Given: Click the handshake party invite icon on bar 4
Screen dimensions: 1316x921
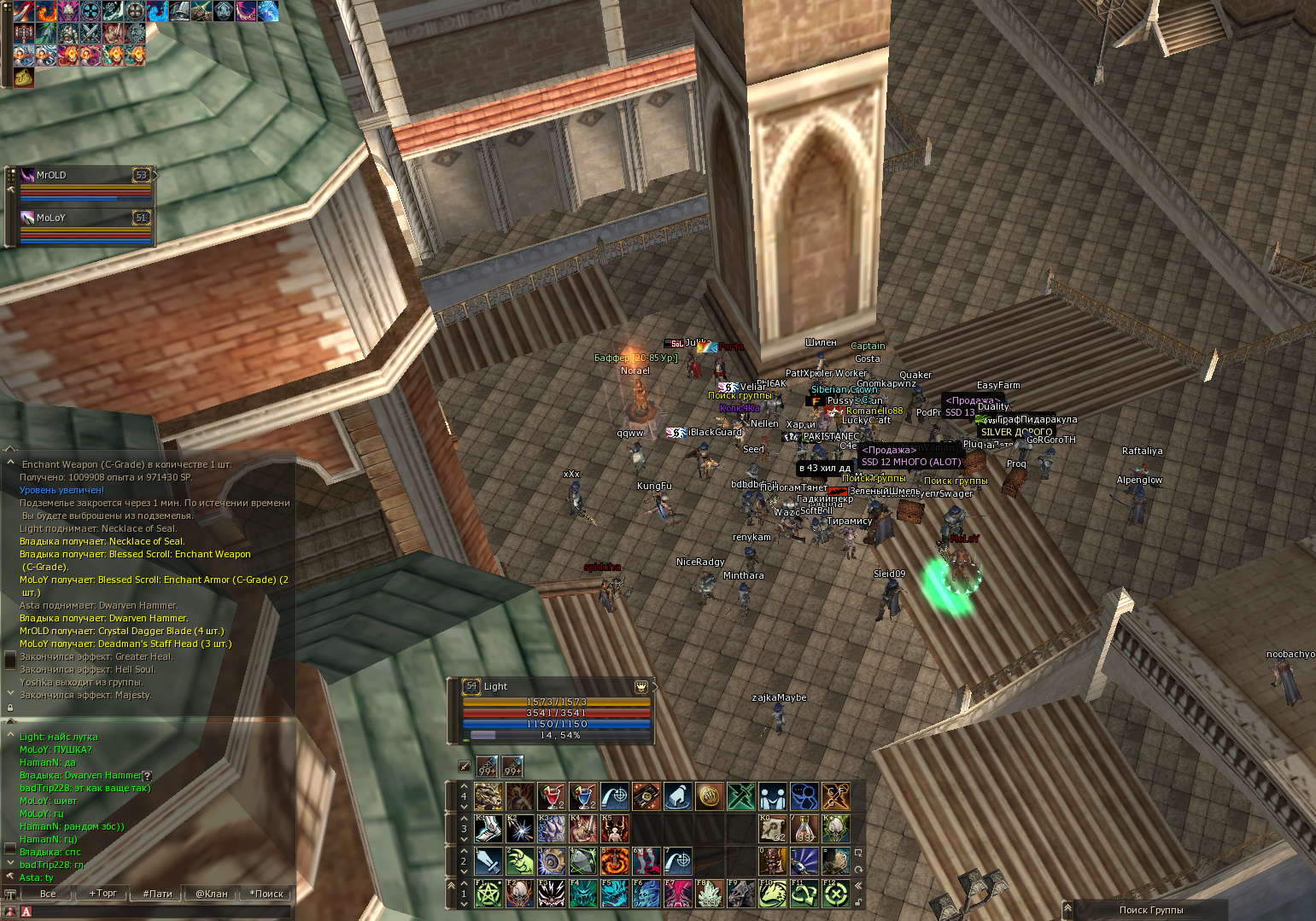Looking at the screenshot, I should click(773, 796).
